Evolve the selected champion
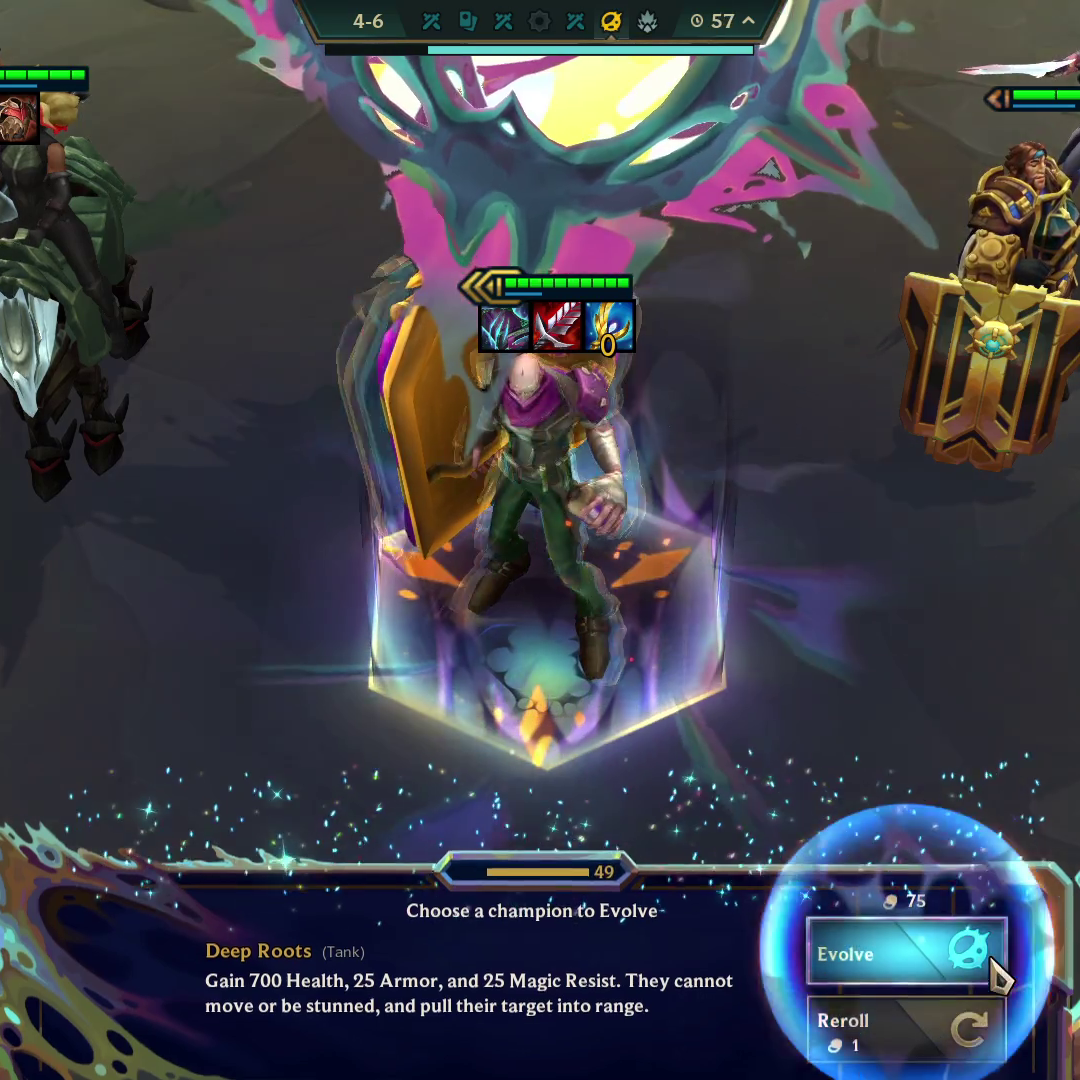The image size is (1080, 1080). click(x=905, y=953)
